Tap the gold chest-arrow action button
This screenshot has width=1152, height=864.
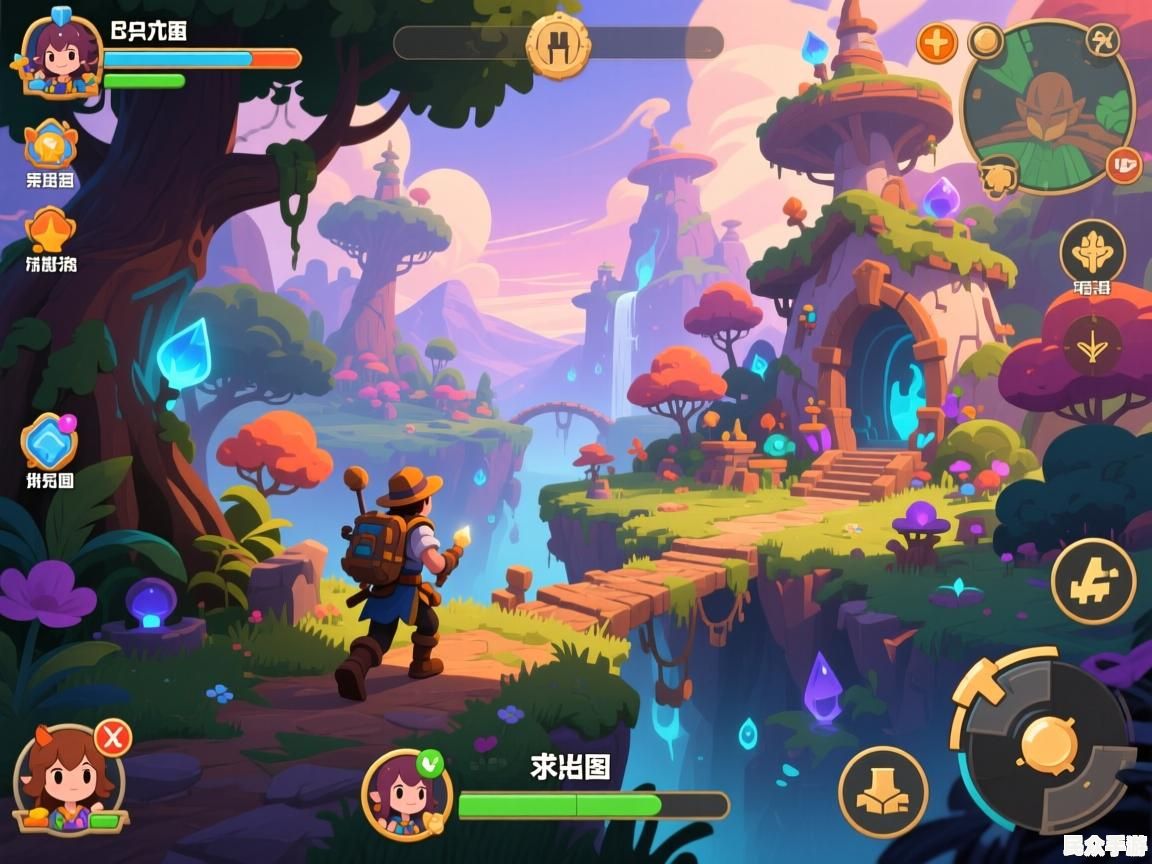click(x=882, y=792)
